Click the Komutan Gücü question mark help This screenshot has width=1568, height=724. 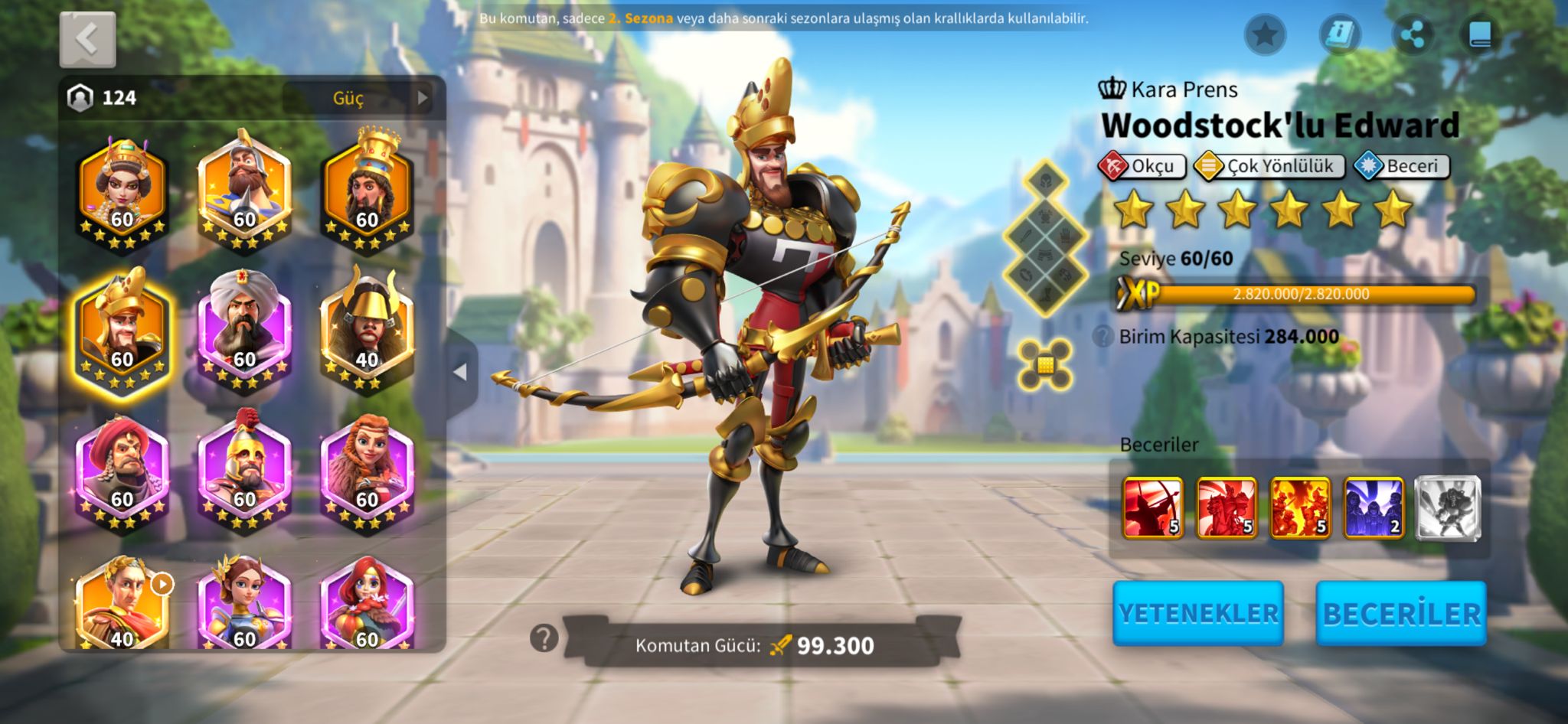(x=544, y=638)
